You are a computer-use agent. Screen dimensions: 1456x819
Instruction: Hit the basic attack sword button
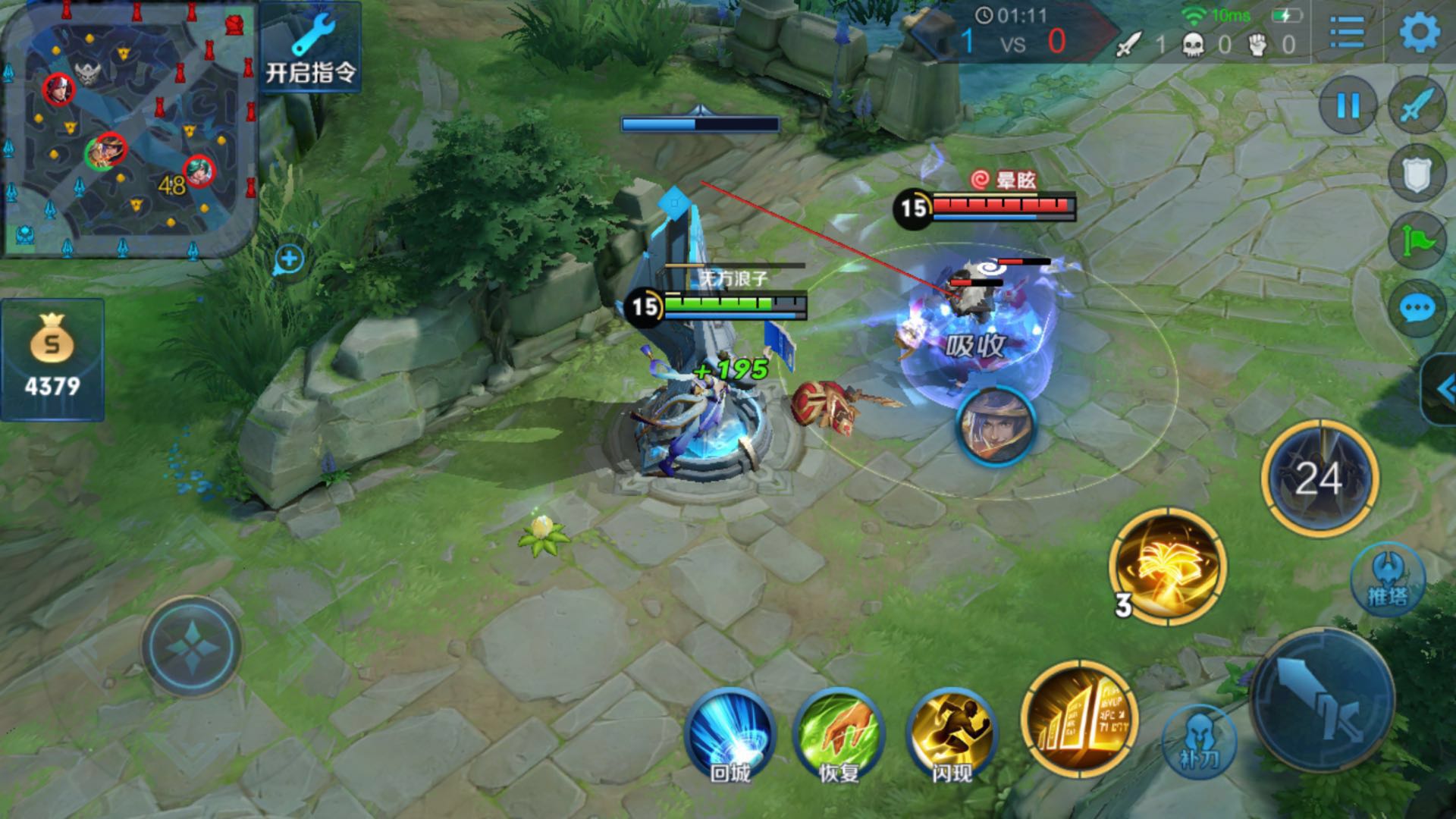coord(1323,699)
